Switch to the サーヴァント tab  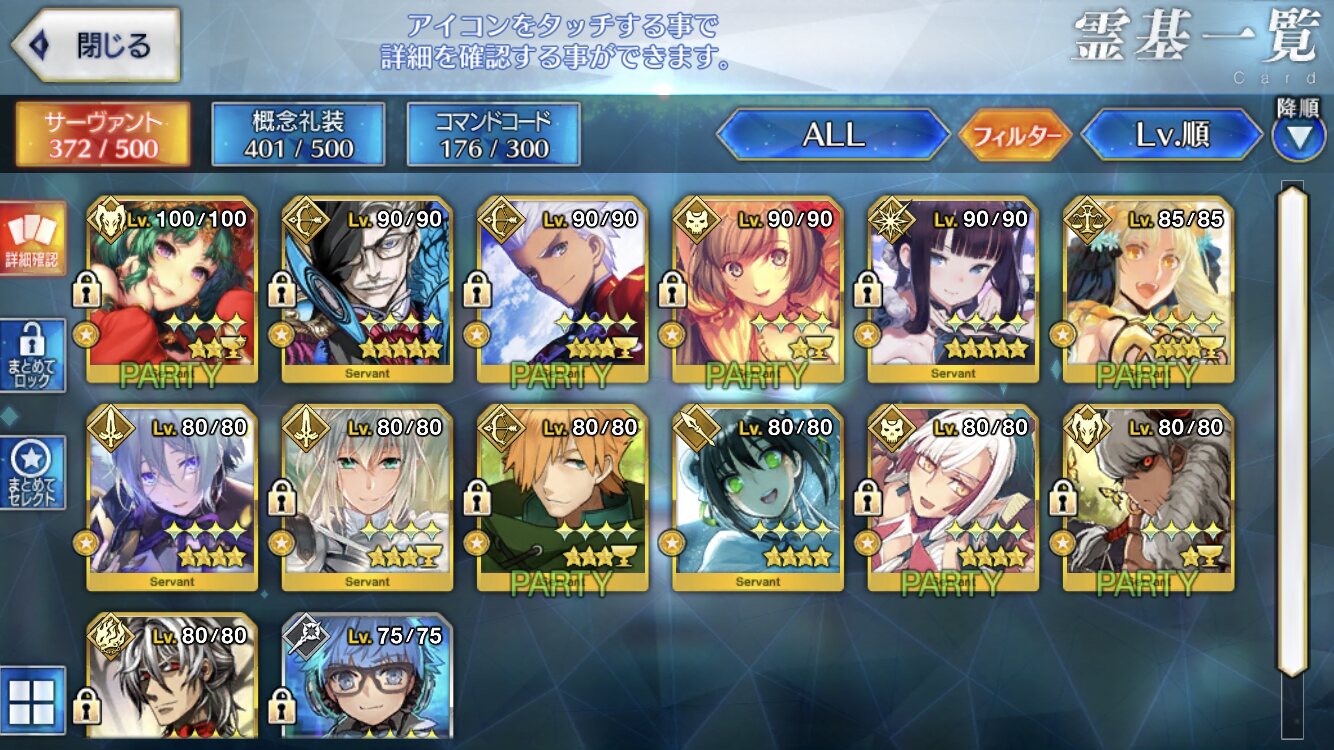coord(102,135)
